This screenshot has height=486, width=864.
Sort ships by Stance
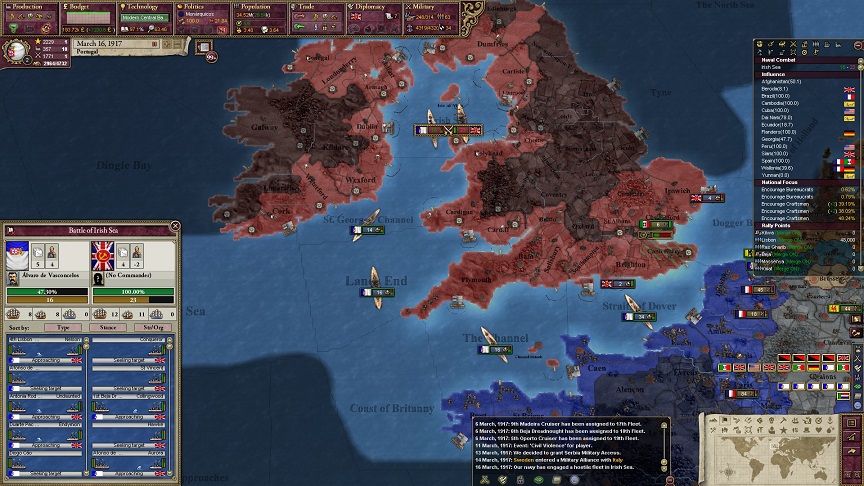click(108, 327)
